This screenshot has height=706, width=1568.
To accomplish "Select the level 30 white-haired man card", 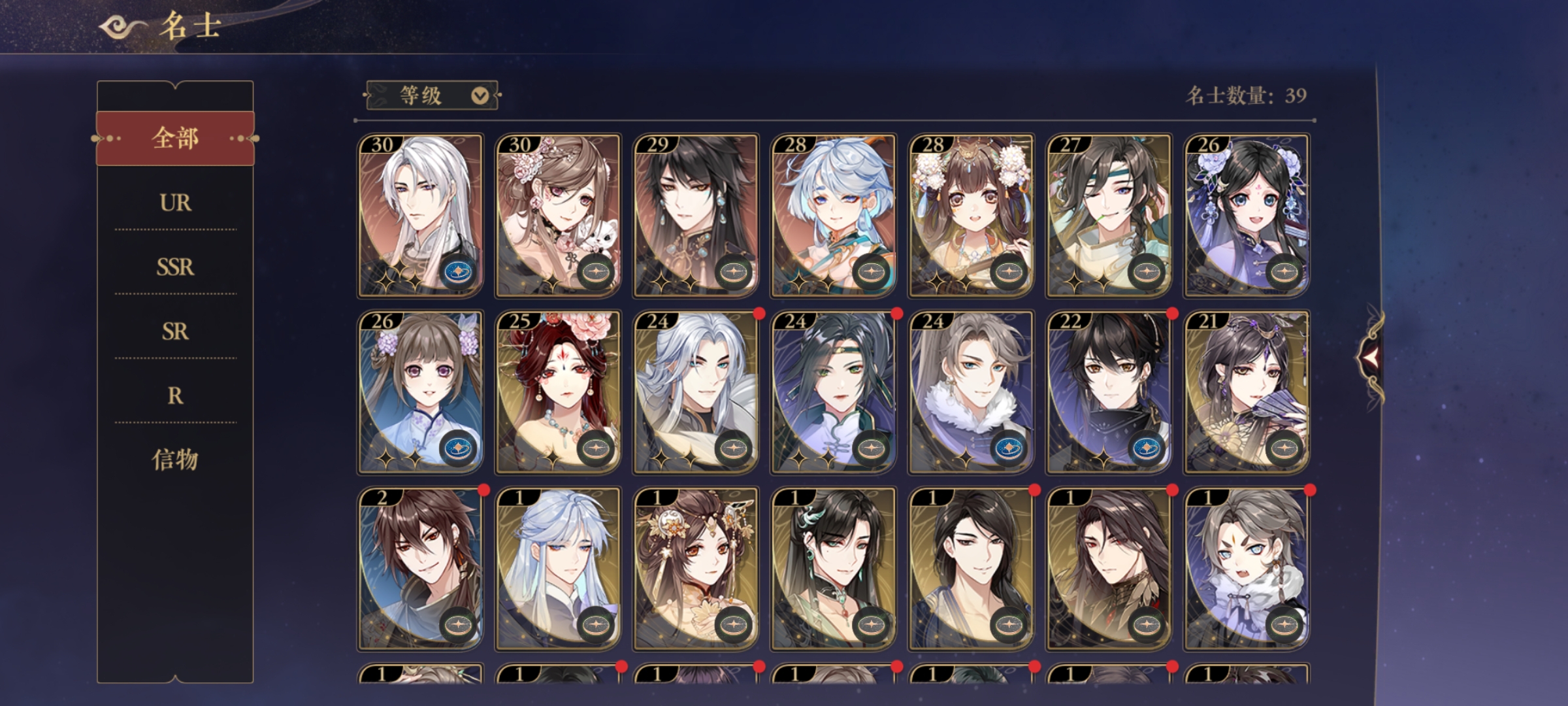I will tap(420, 216).
